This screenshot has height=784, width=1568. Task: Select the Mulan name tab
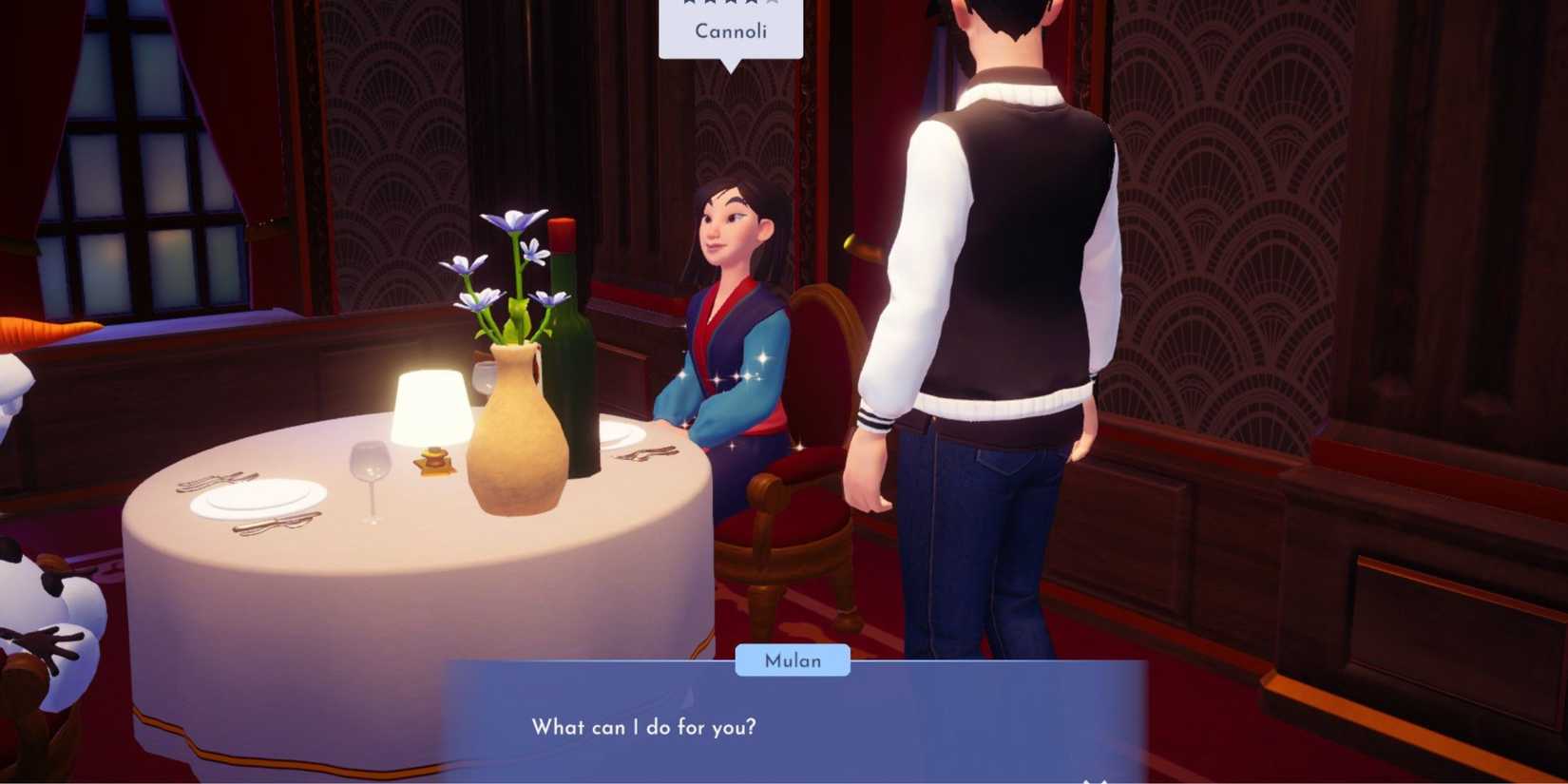click(794, 660)
